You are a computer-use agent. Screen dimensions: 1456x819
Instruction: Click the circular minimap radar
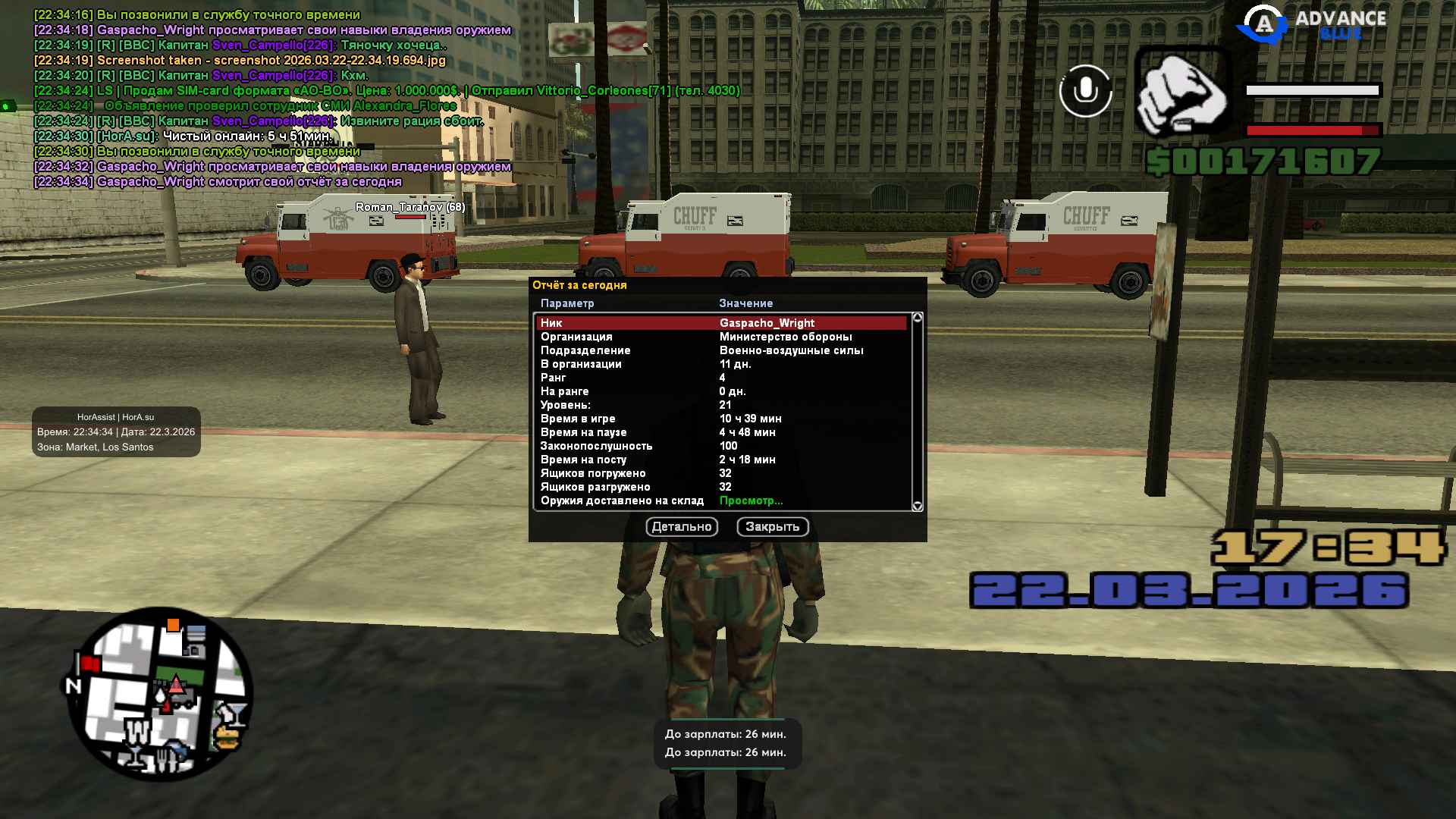coord(160,694)
